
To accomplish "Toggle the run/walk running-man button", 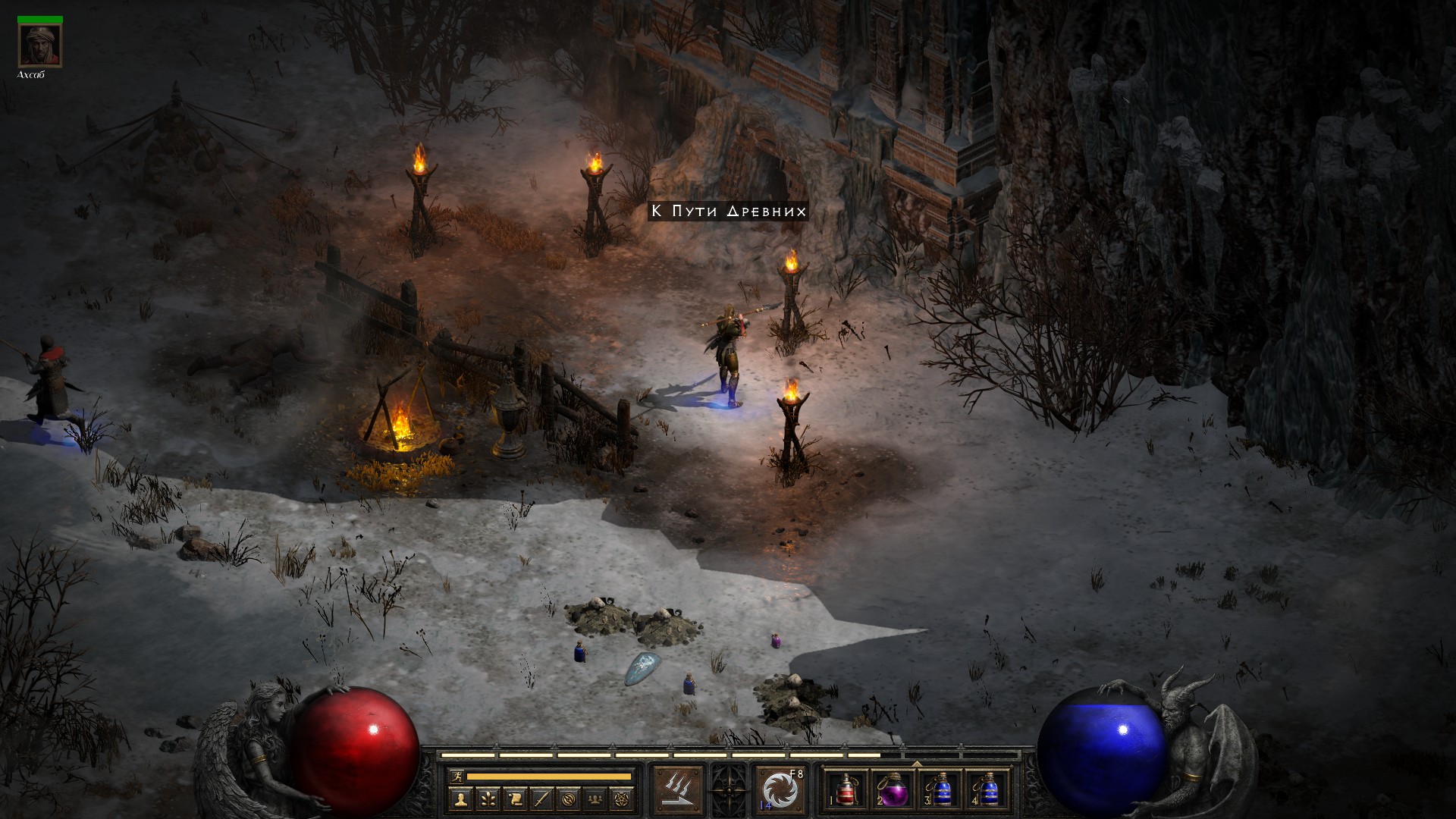I will pos(455,776).
